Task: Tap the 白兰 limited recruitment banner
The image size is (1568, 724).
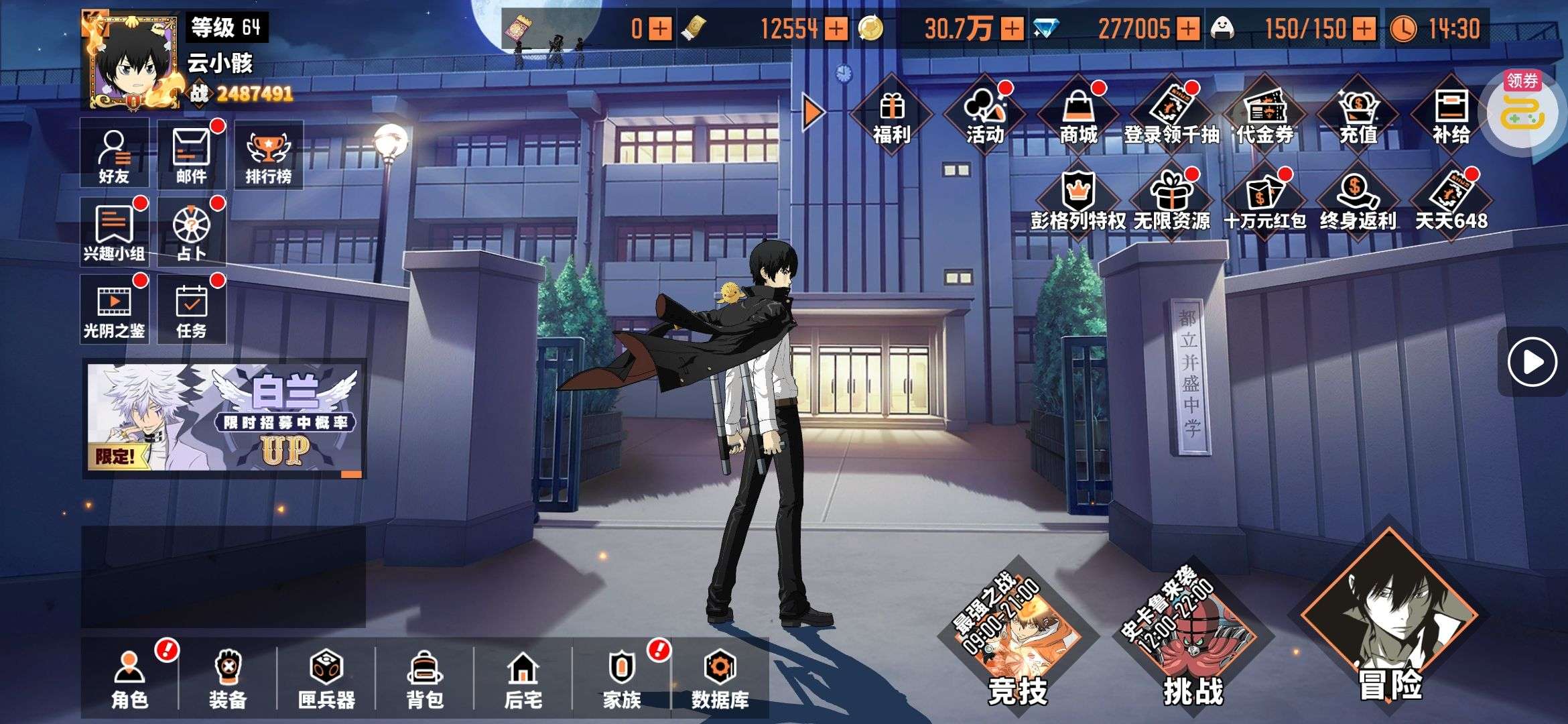Action: click(x=224, y=418)
